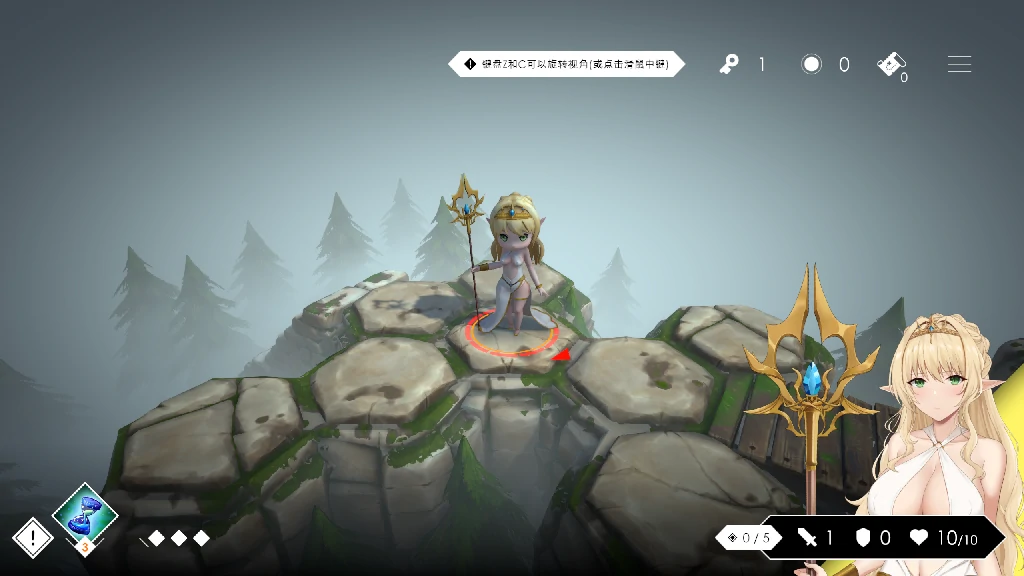Open the hamburger menu
This screenshot has height=576, width=1024.
959,64
